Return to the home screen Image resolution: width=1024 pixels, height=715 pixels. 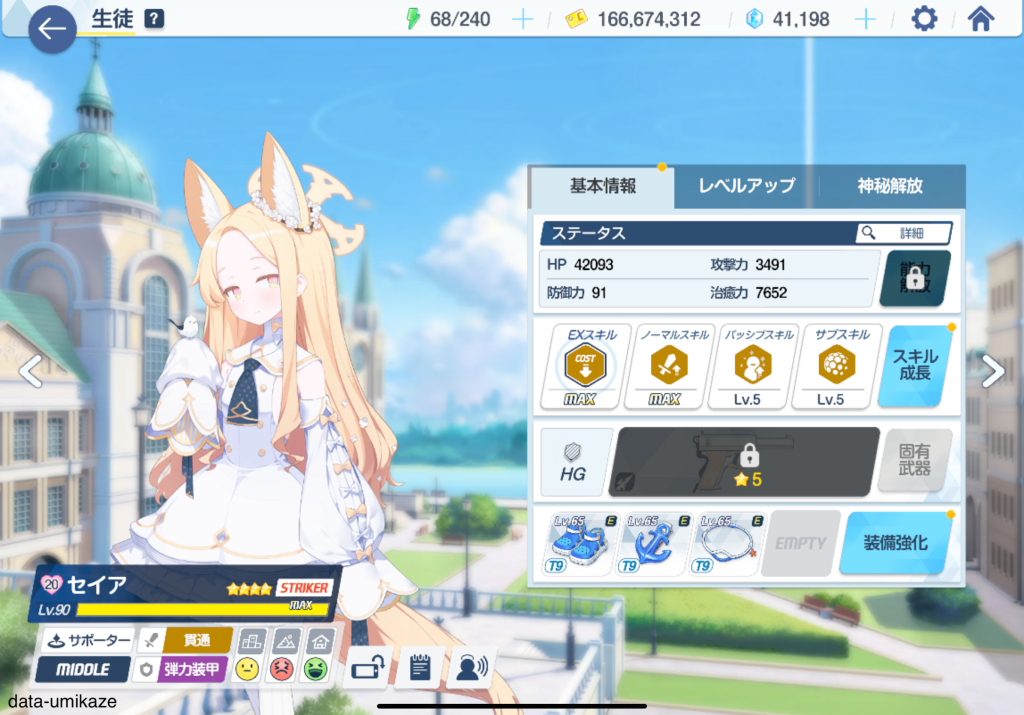(x=981, y=19)
